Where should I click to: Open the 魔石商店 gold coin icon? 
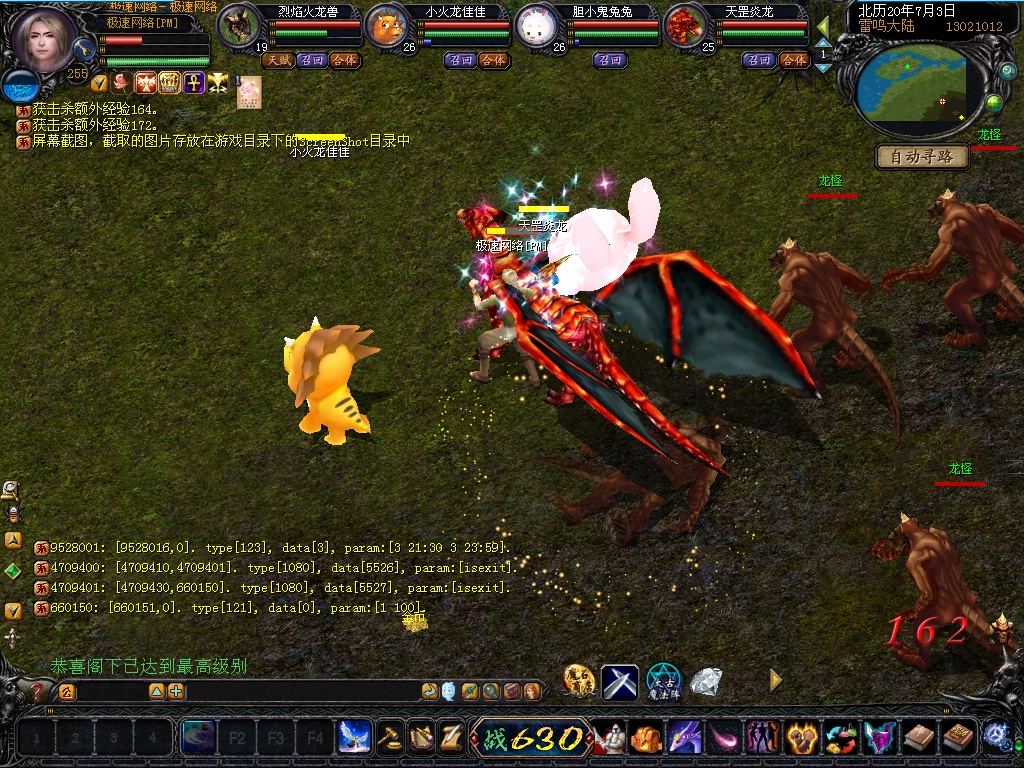pos(579,682)
